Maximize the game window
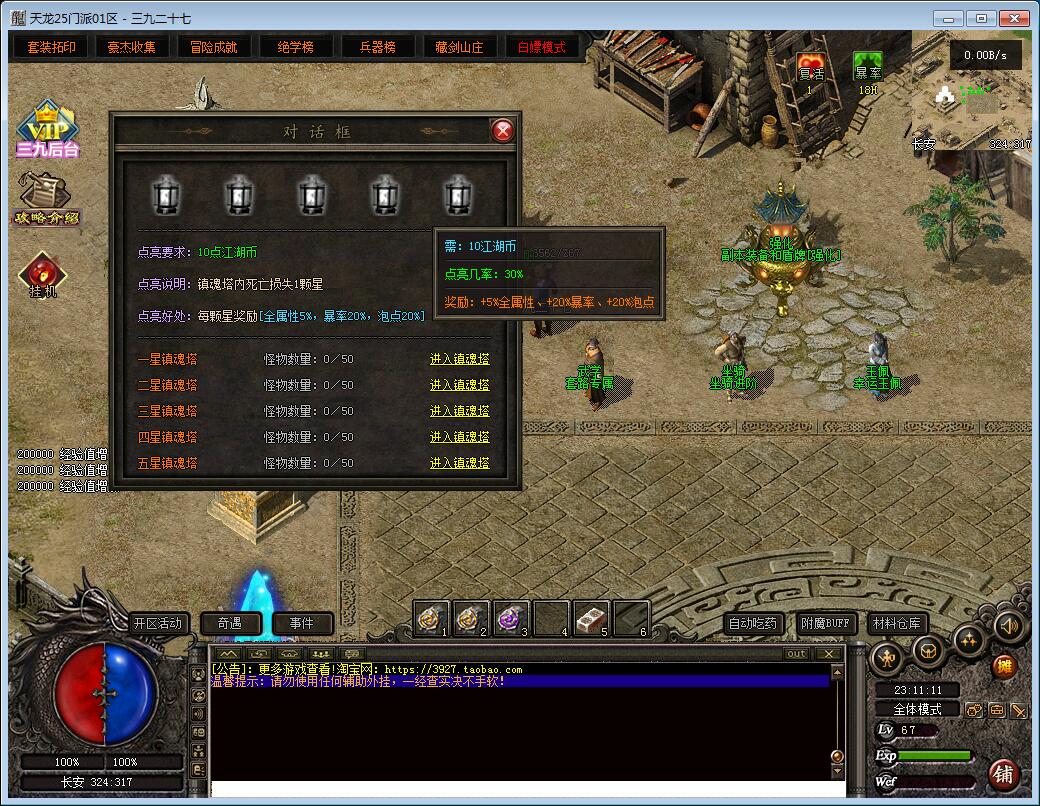Screen dimensions: 1040x806 [x=982, y=18]
